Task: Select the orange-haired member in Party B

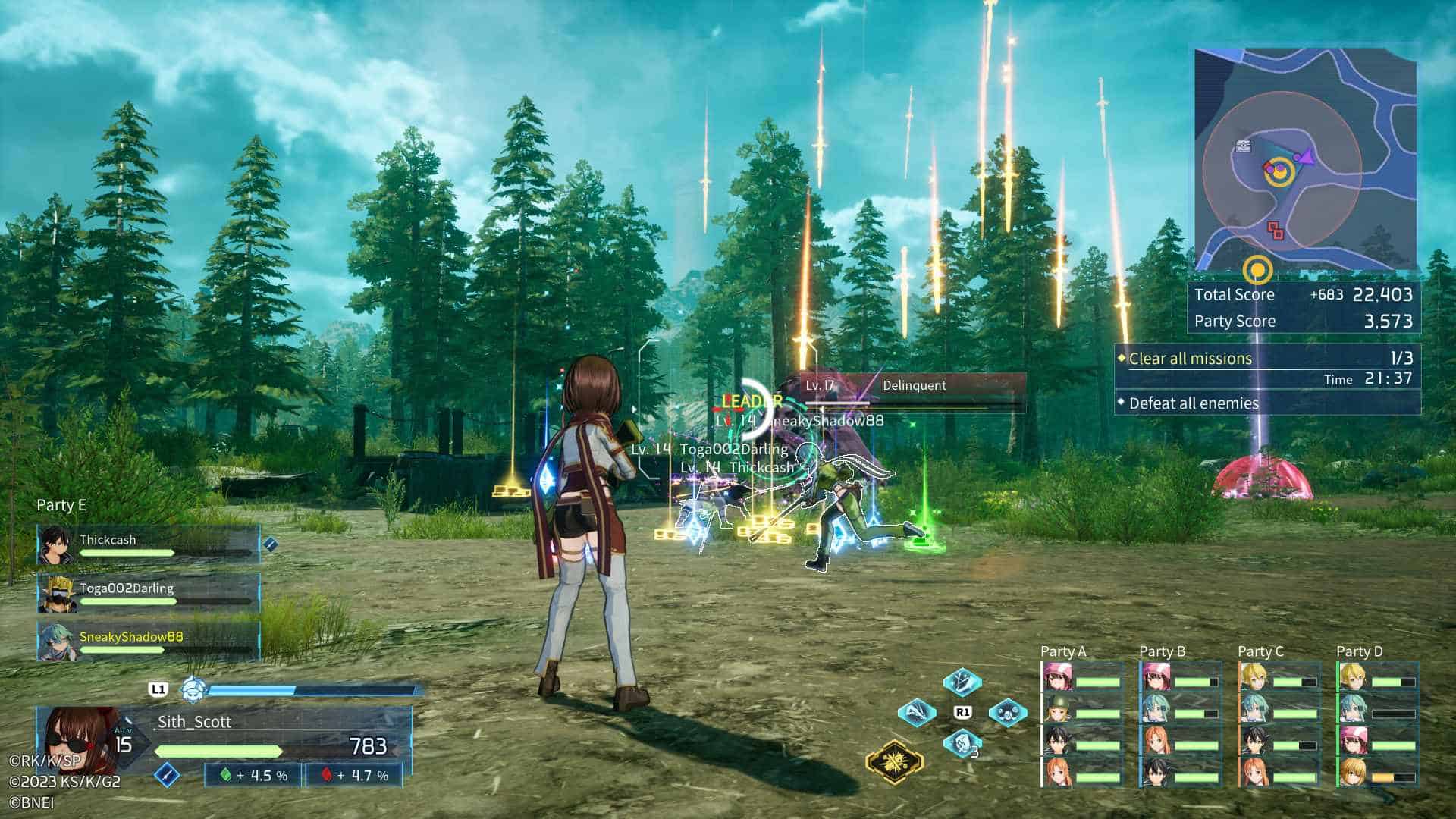Action: coord(1156,742)
